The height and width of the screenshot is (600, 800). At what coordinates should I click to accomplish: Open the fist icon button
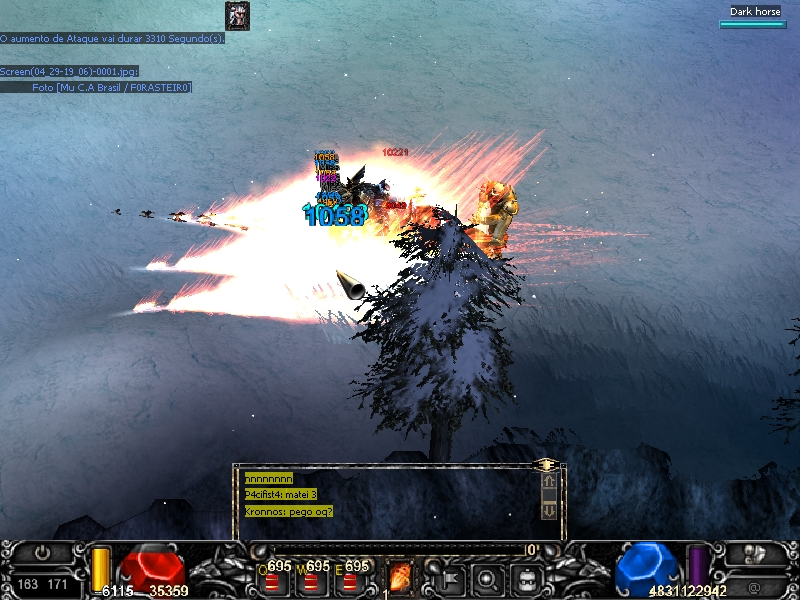pyautogui.click(x=755, y=553)
